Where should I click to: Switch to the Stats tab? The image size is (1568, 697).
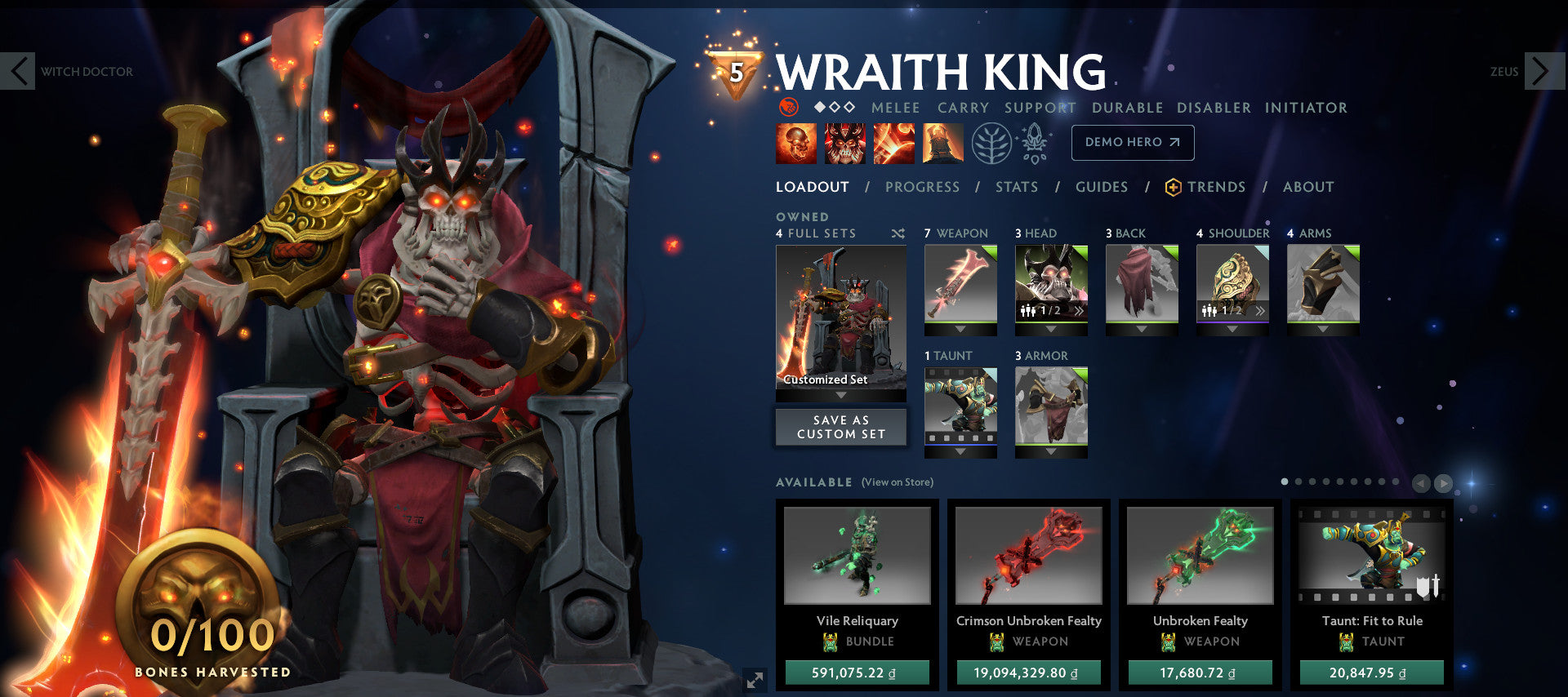(x=1015, y=186)
